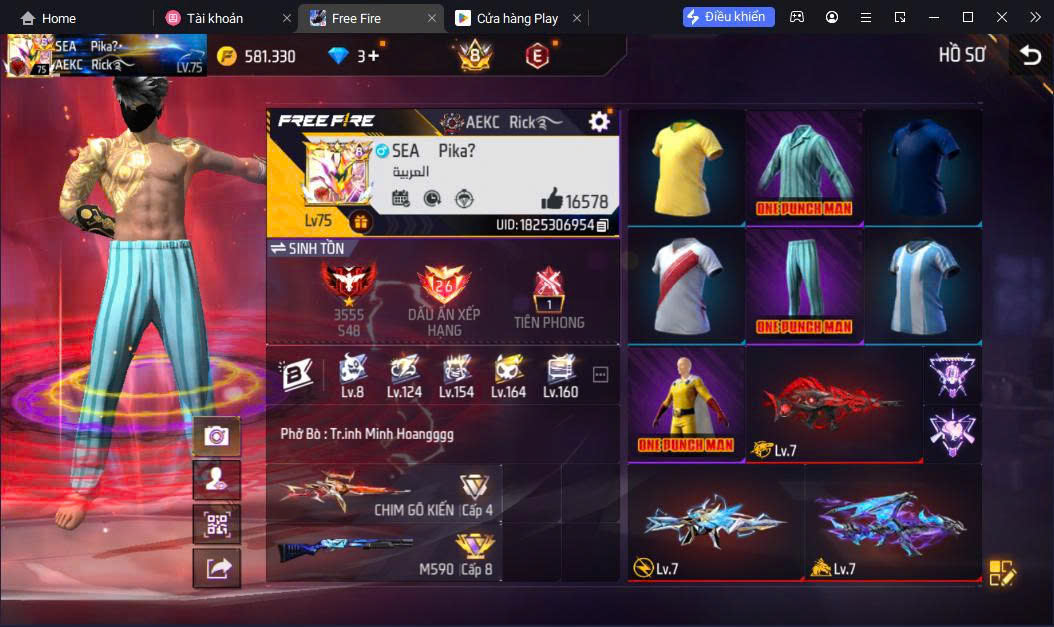The width and height of the screenshot is (1054, 627).
Task: Show the profile QR code
Action: 216,524
